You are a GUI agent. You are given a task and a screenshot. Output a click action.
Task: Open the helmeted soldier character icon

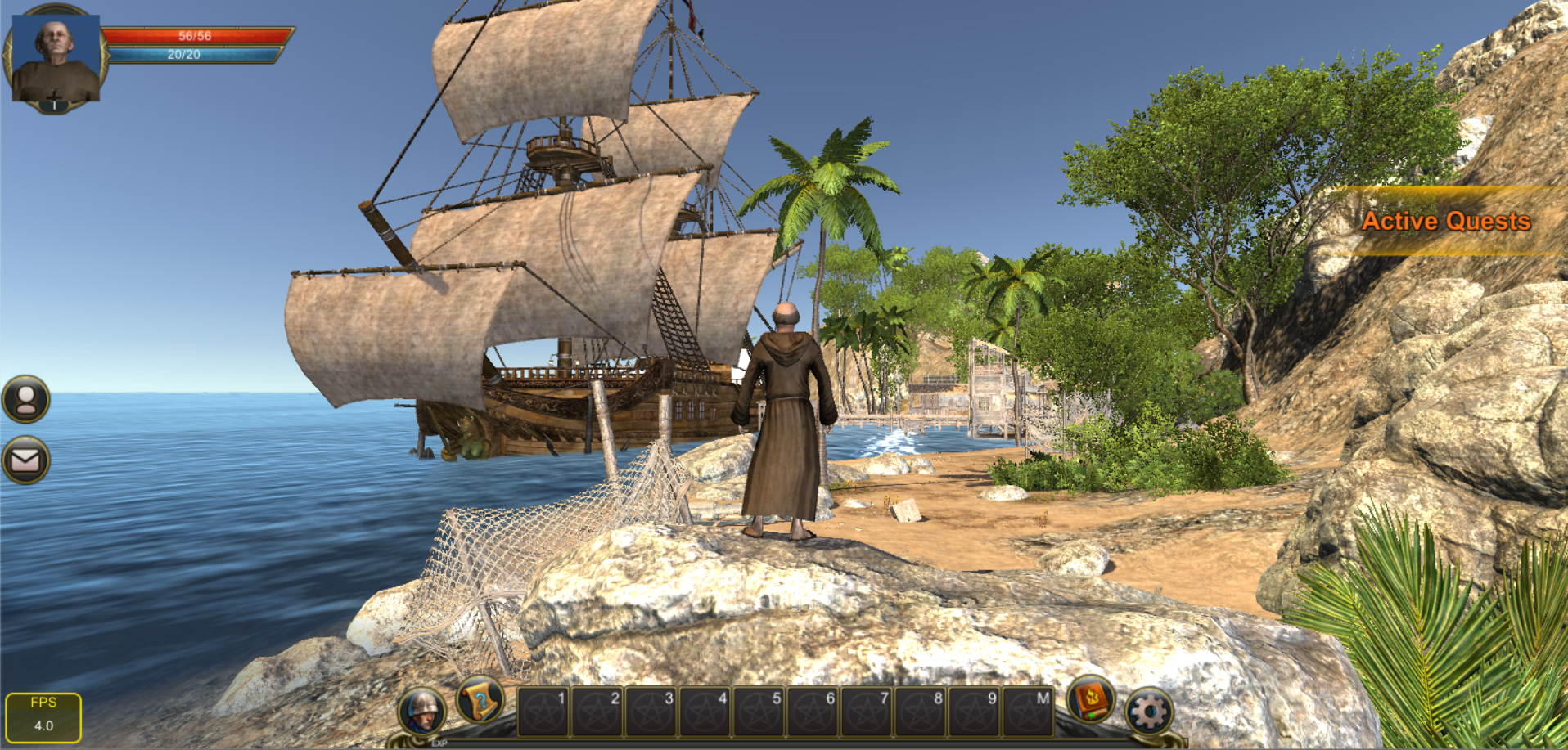(422, 710)
